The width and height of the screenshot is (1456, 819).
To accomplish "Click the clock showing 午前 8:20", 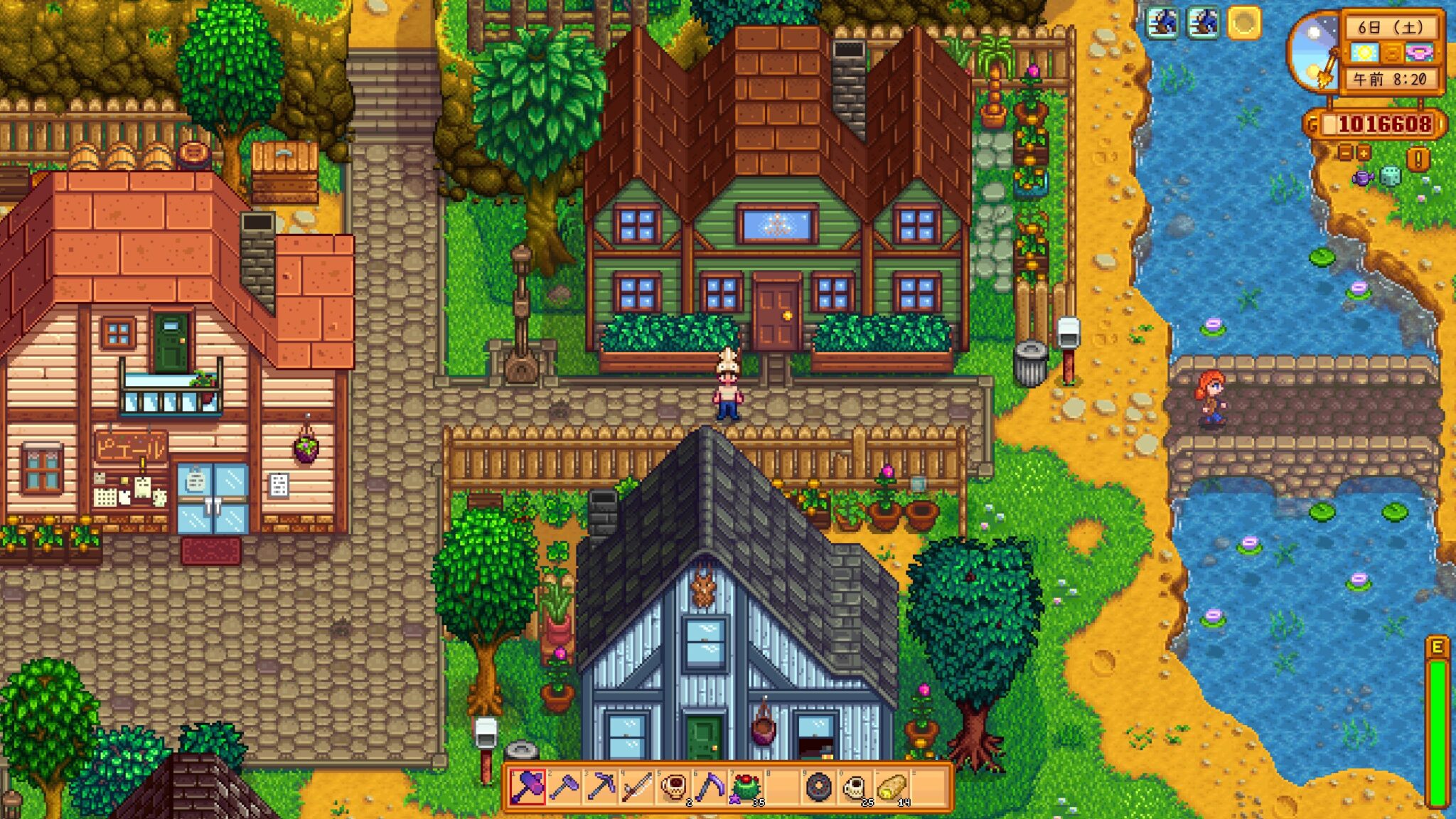I will 1391,79.
